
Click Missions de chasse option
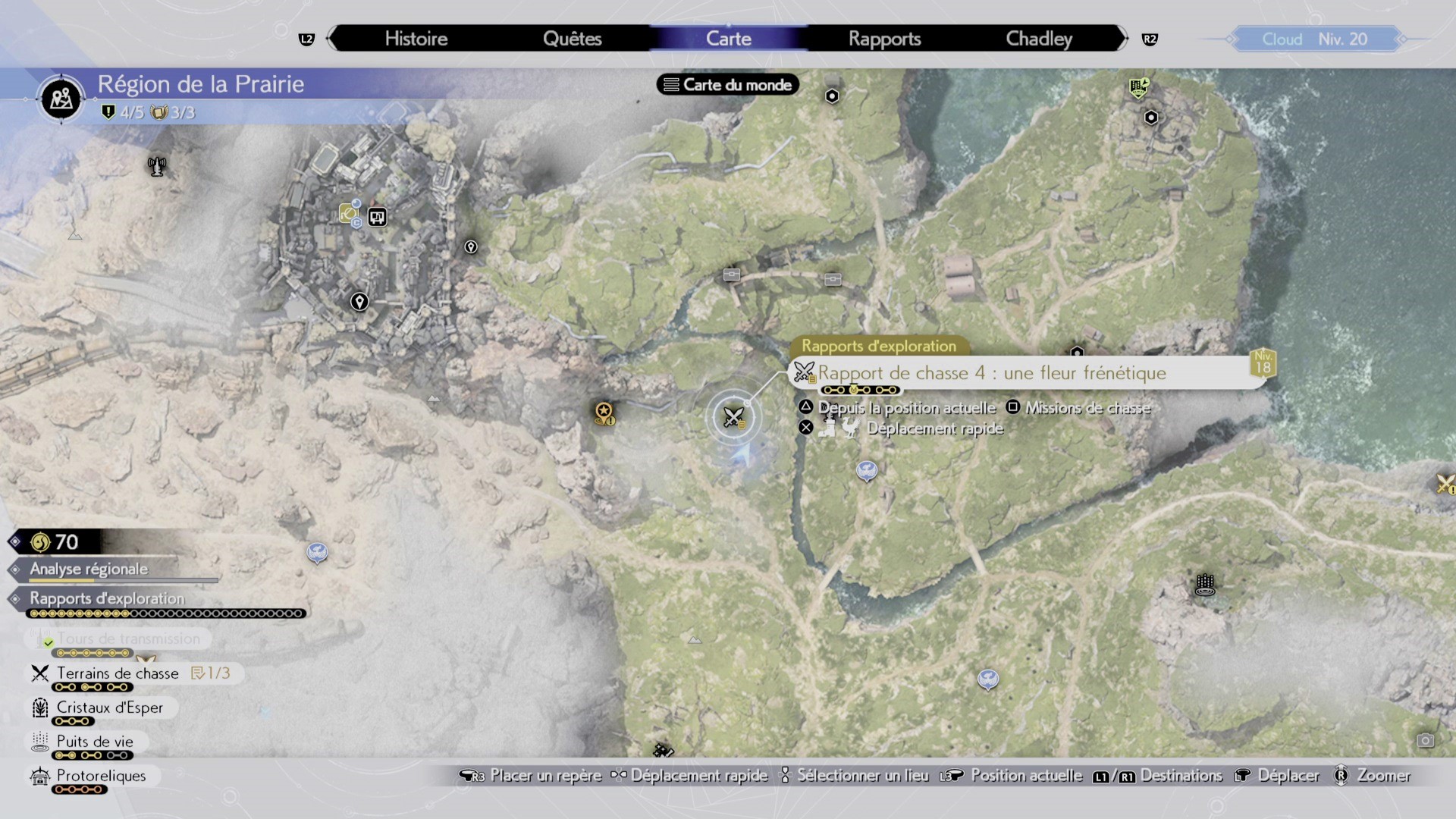(1087, 408)
